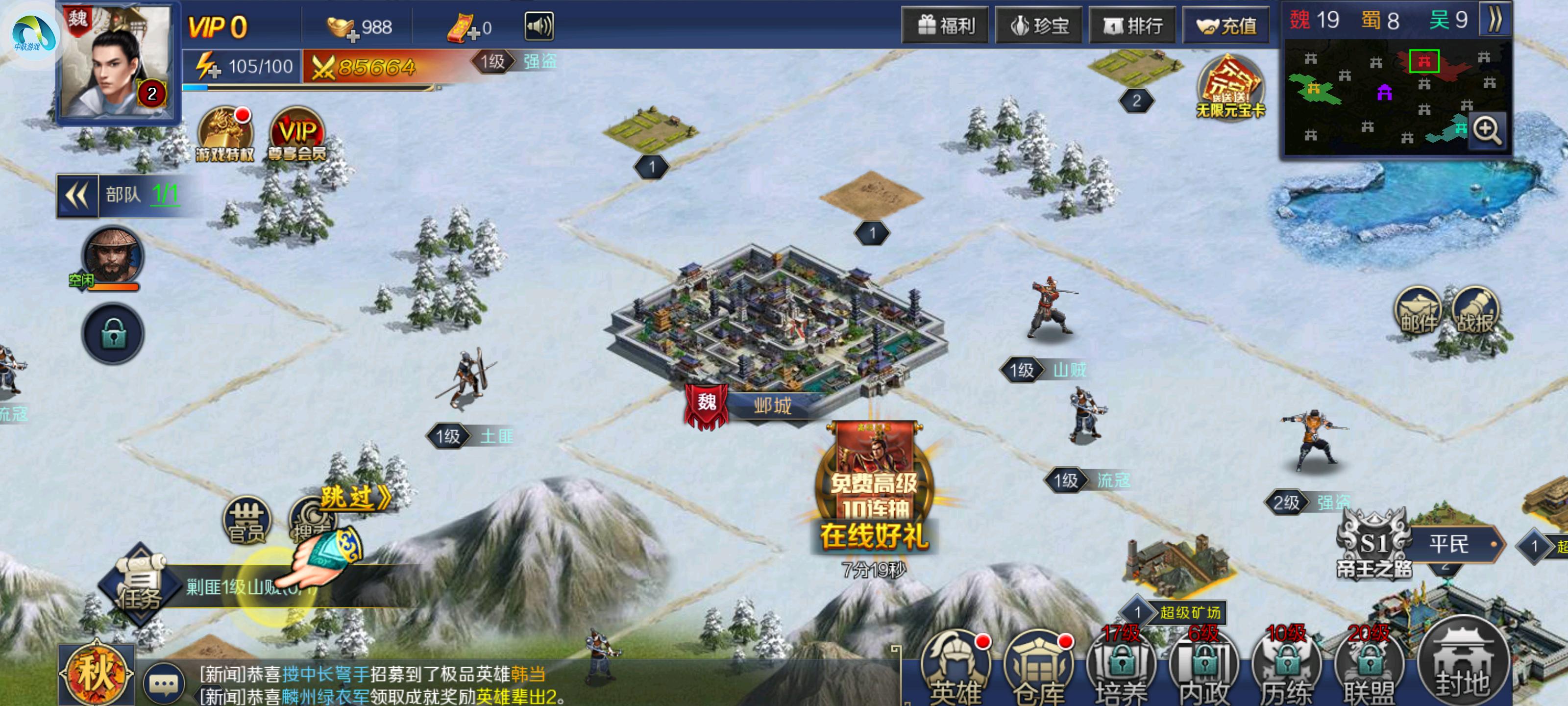Zoom the minimap with magnifier button
Viewport: 1568px width, 706px height.
(x=1487, y=131)
